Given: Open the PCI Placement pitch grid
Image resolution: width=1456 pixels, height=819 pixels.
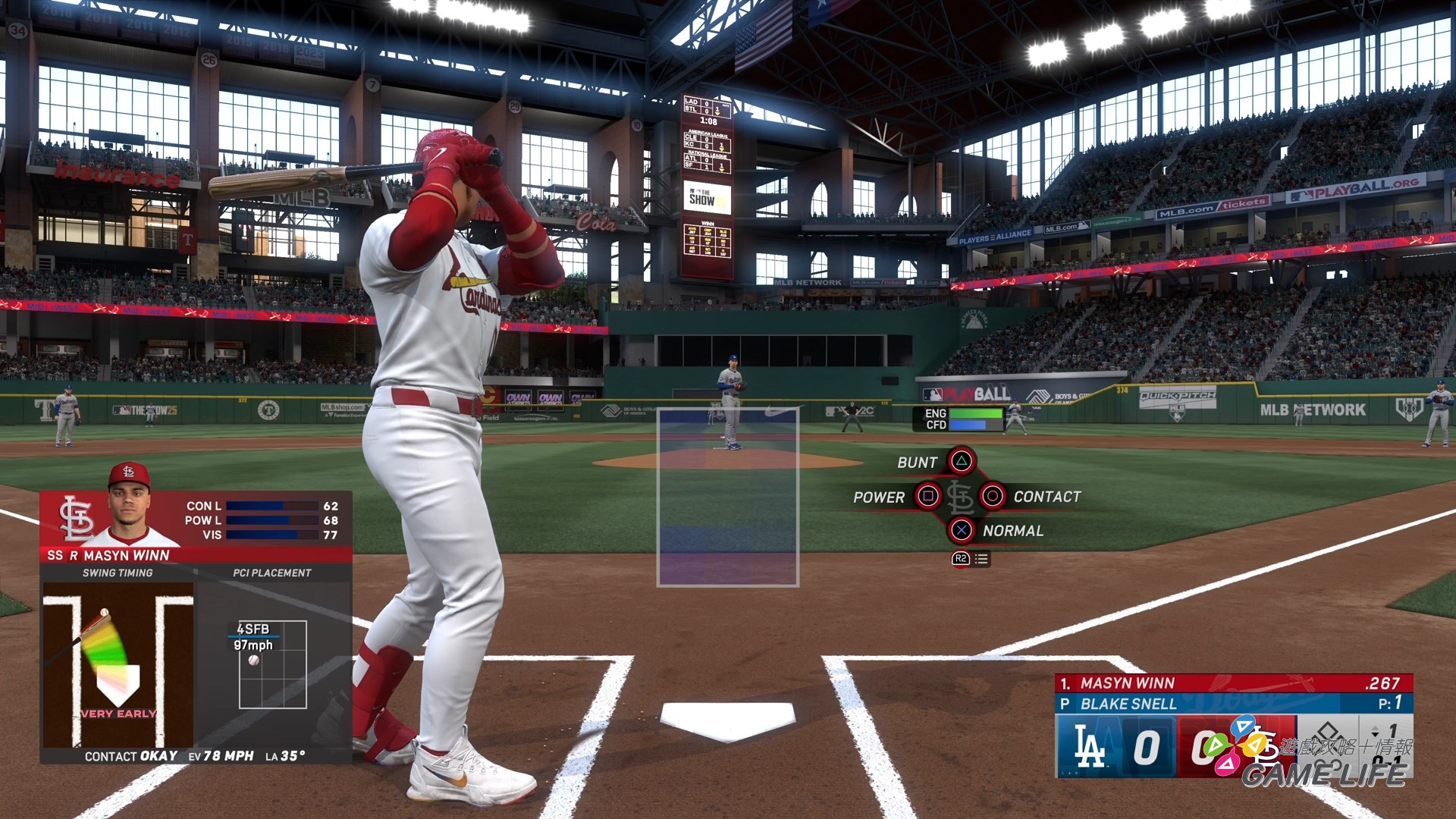Looking at the screenshot, I should pyautogui.click(x=272, y=664).
